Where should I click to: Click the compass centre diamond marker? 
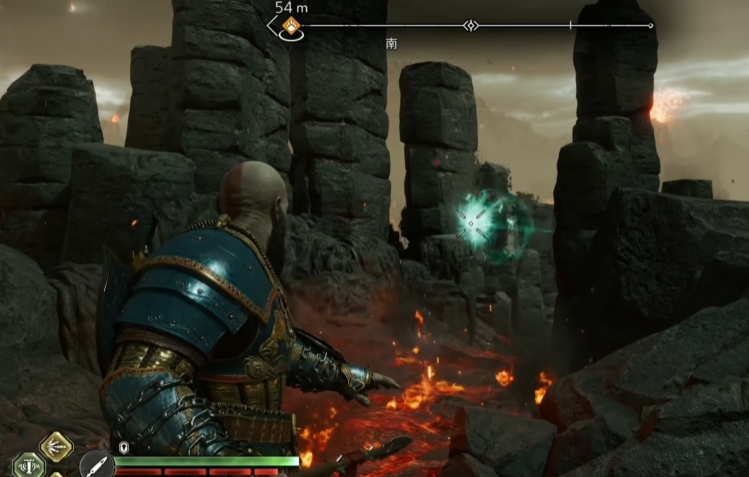472,25
